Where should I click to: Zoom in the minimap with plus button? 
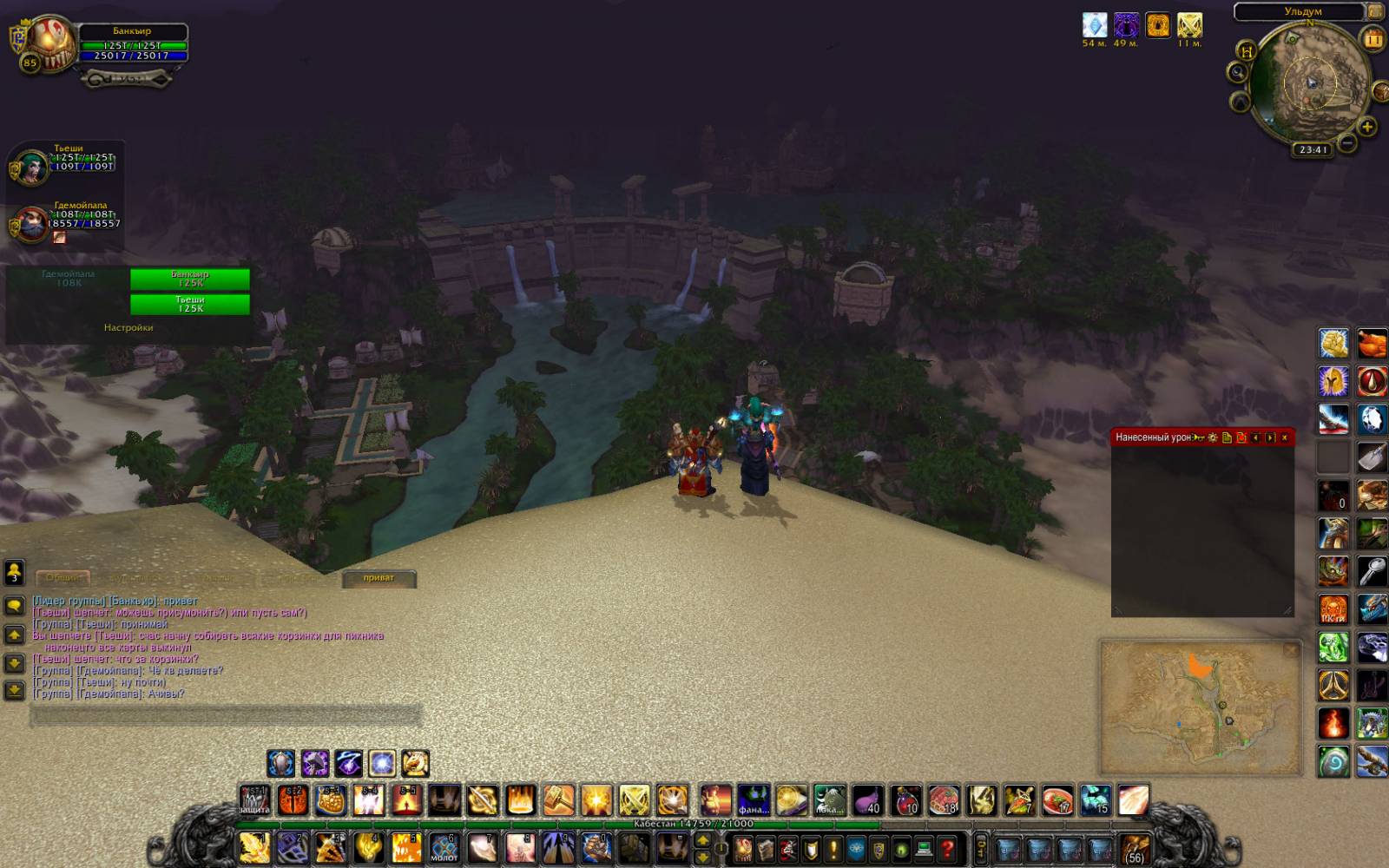[x=1367, y=128]
